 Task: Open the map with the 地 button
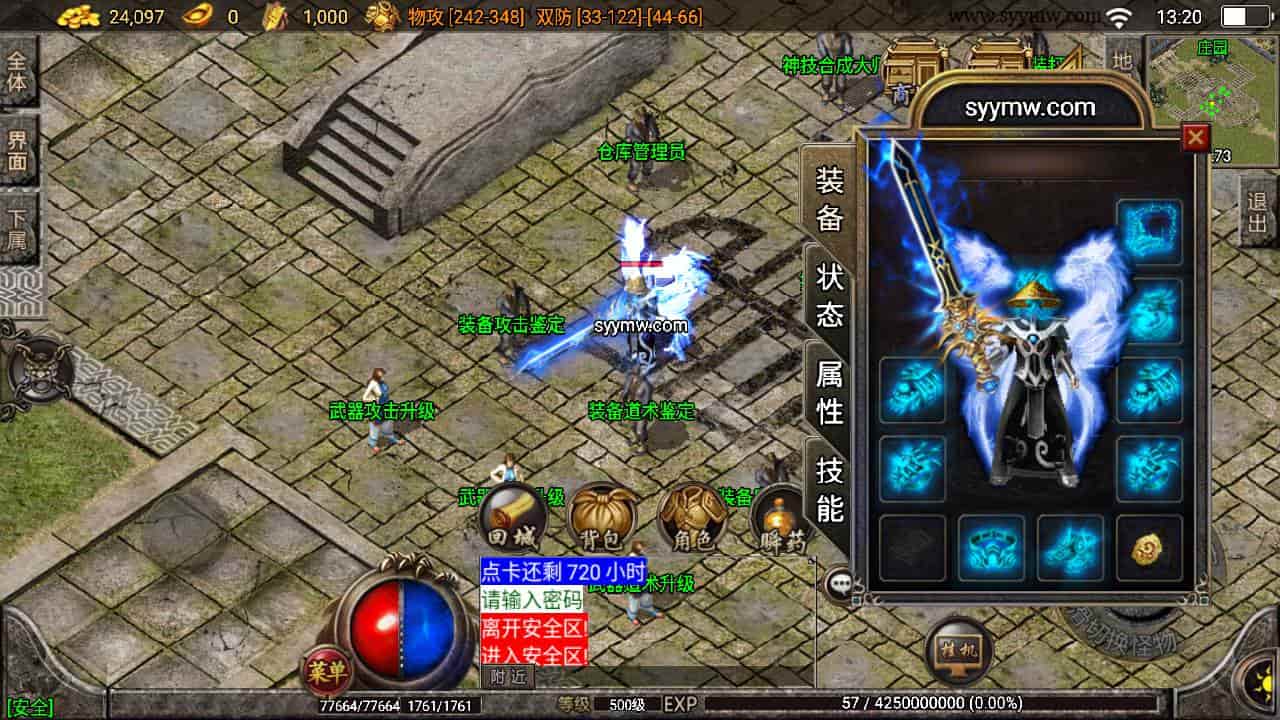click(1122, 60)
